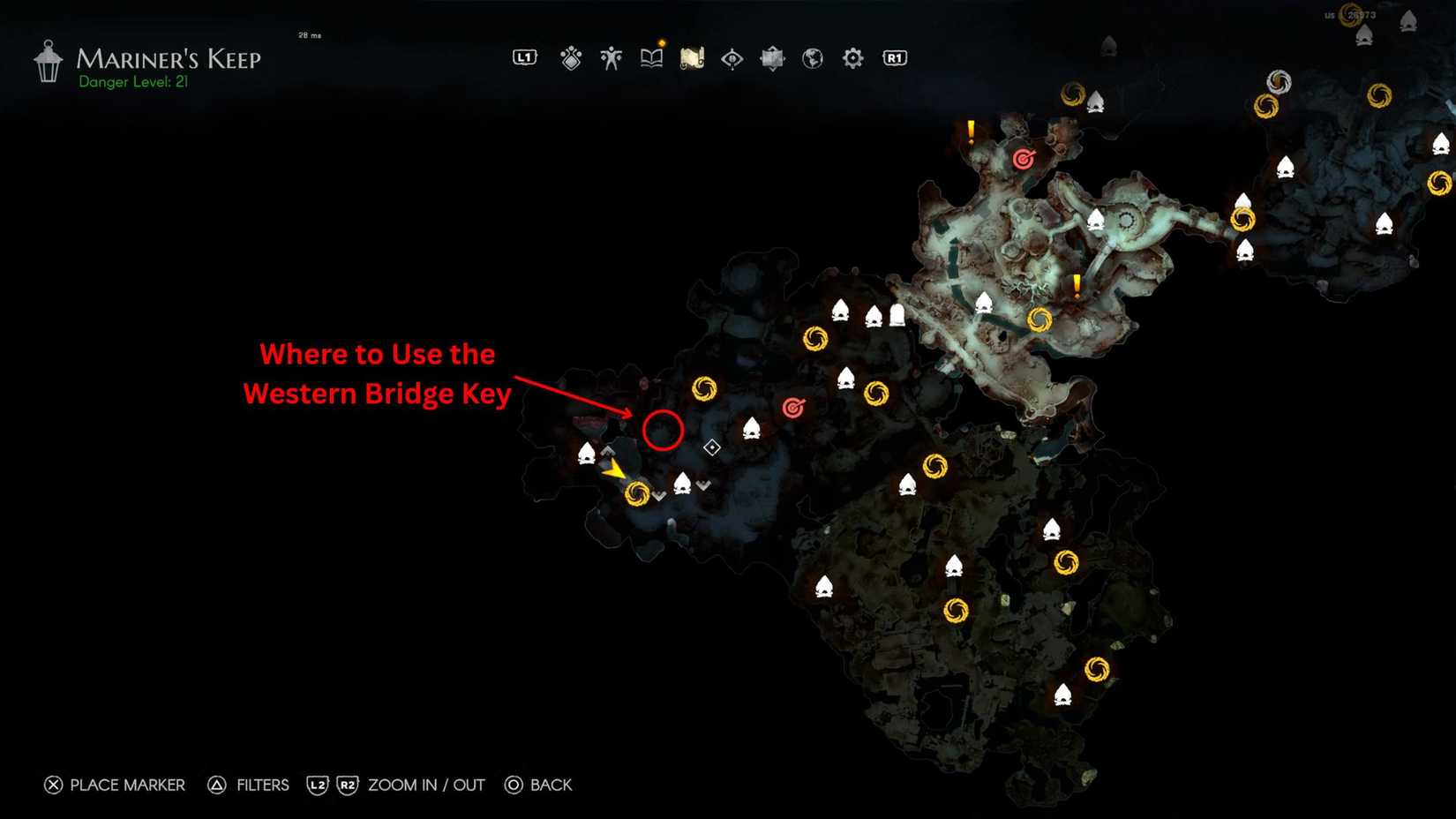Click the gold vestige swirl near the player arrow
Image resolution: width=1456 pixels, height=819 pixels.
click(x=638, y=496)
